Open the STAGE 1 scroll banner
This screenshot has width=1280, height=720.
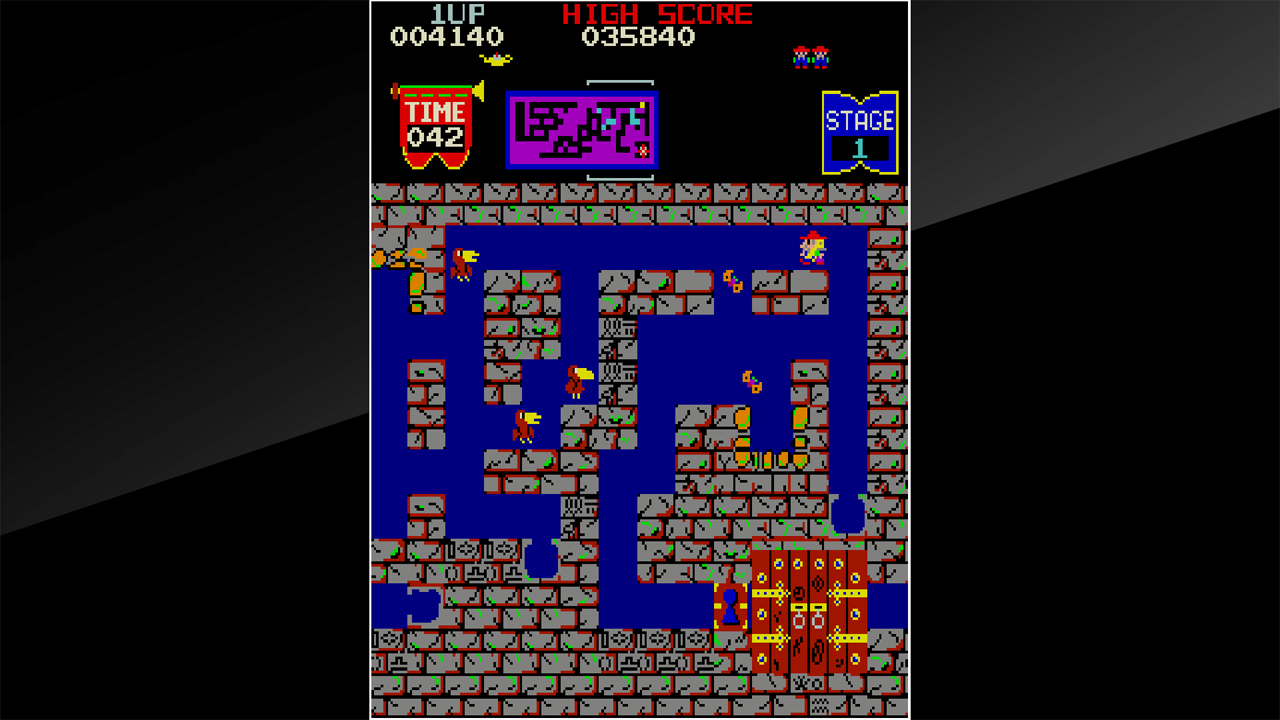(x=862, y=127)
